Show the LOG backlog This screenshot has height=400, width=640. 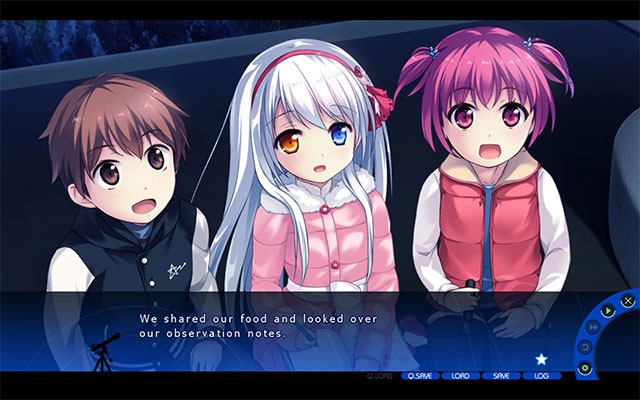542,376
